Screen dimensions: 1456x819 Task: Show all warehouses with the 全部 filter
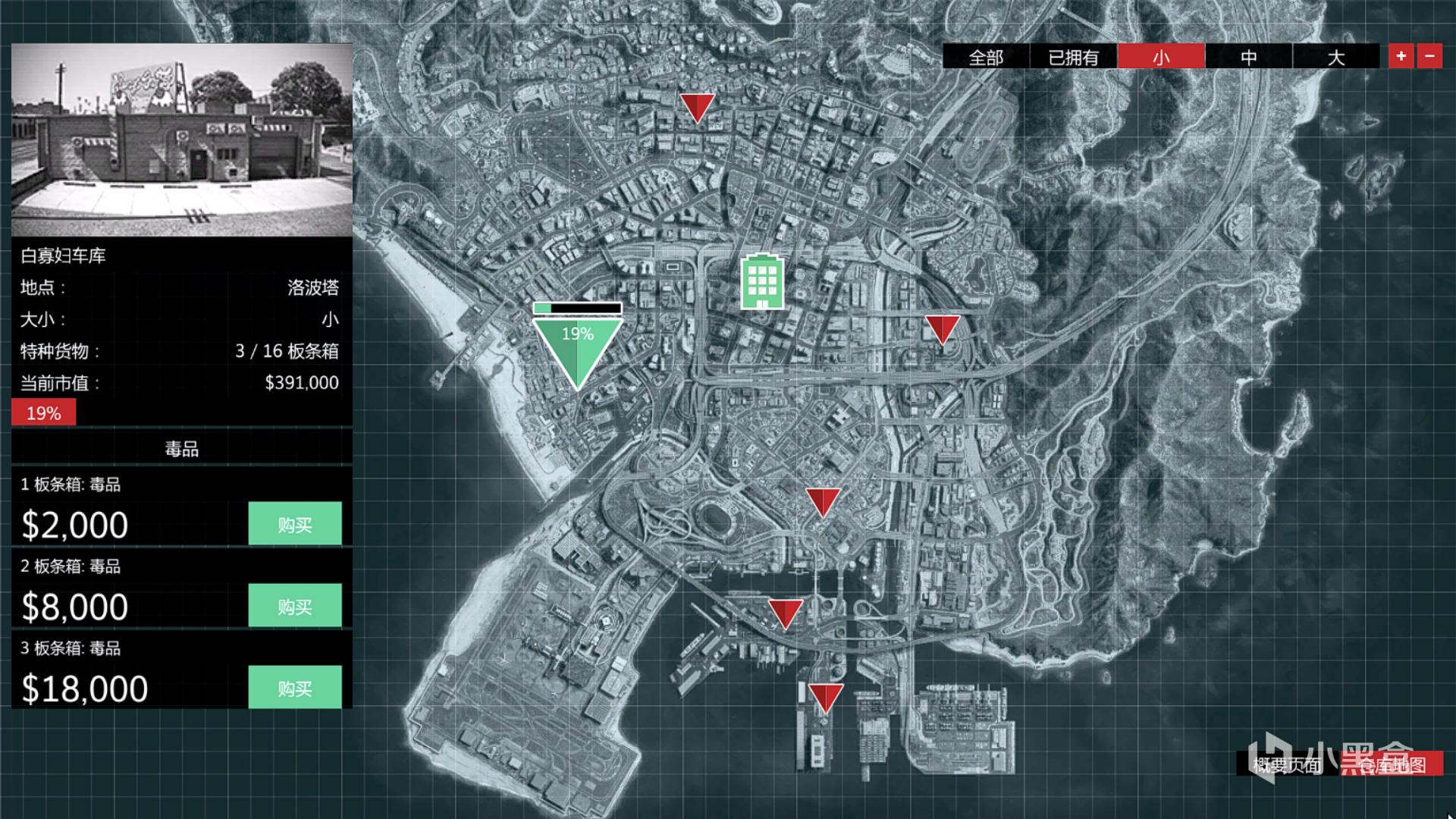point(986,57)
